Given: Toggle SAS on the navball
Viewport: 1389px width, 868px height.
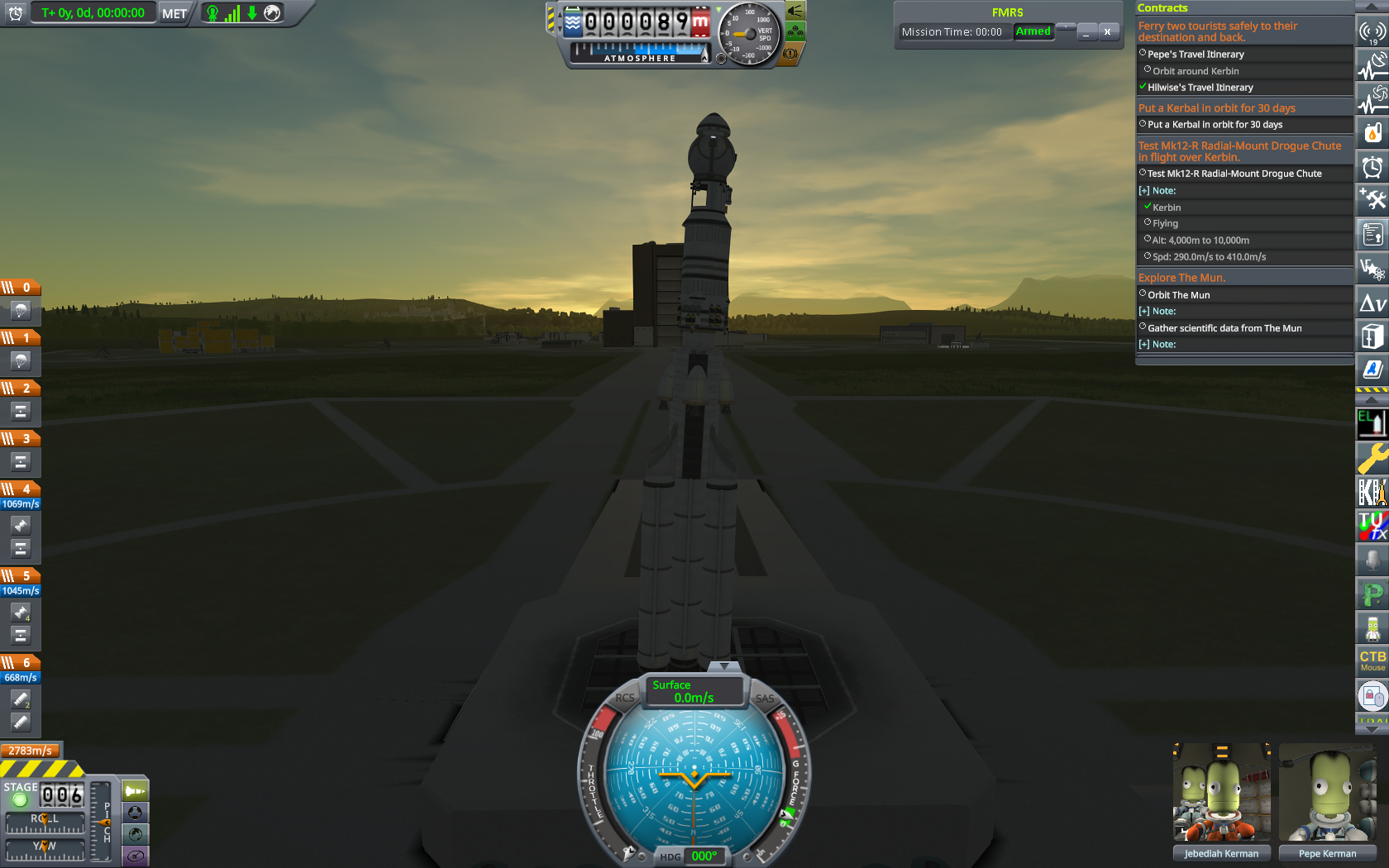Looking at the screenshot, I should coord(765,699).
